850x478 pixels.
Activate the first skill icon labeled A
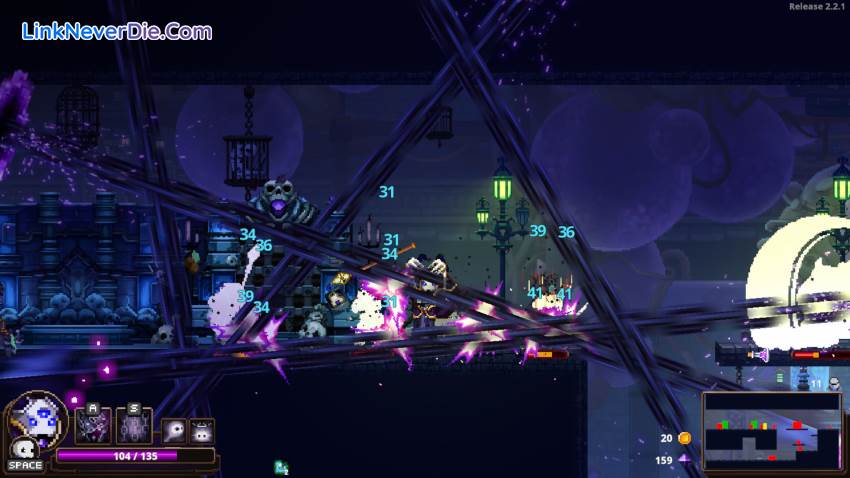coord(94,427)
